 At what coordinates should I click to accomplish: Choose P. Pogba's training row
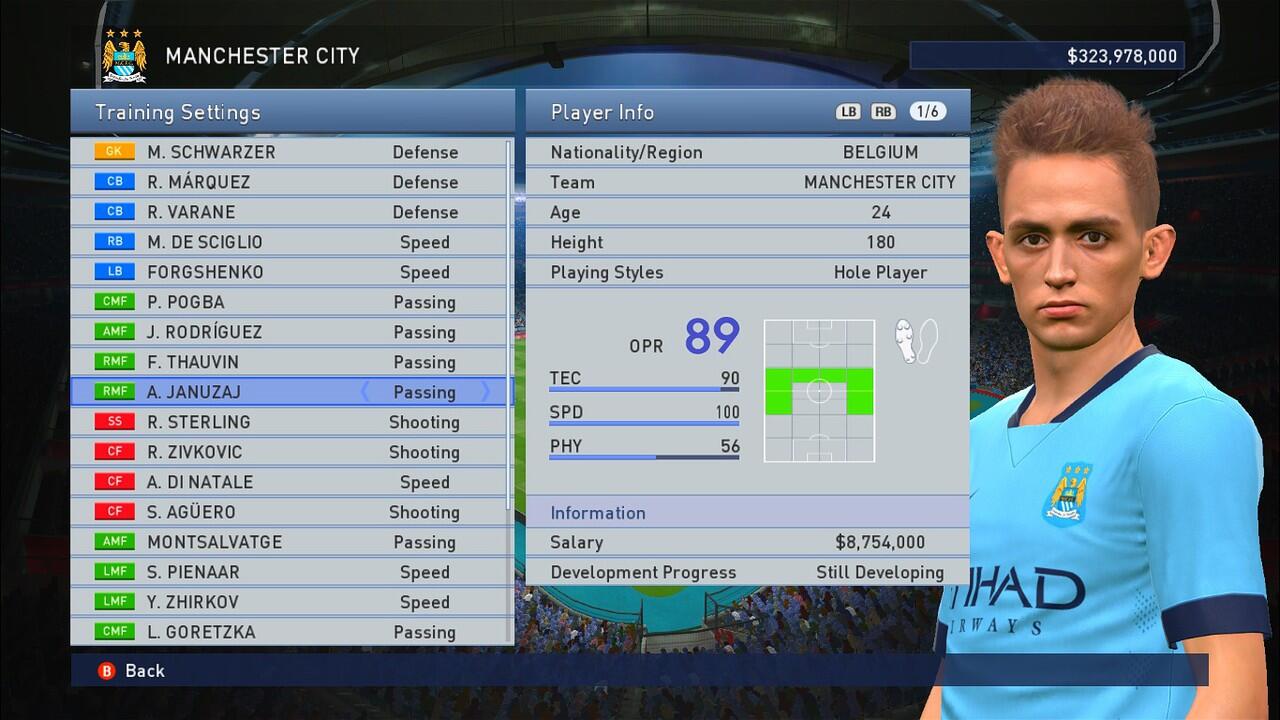(x=290, y=302)
